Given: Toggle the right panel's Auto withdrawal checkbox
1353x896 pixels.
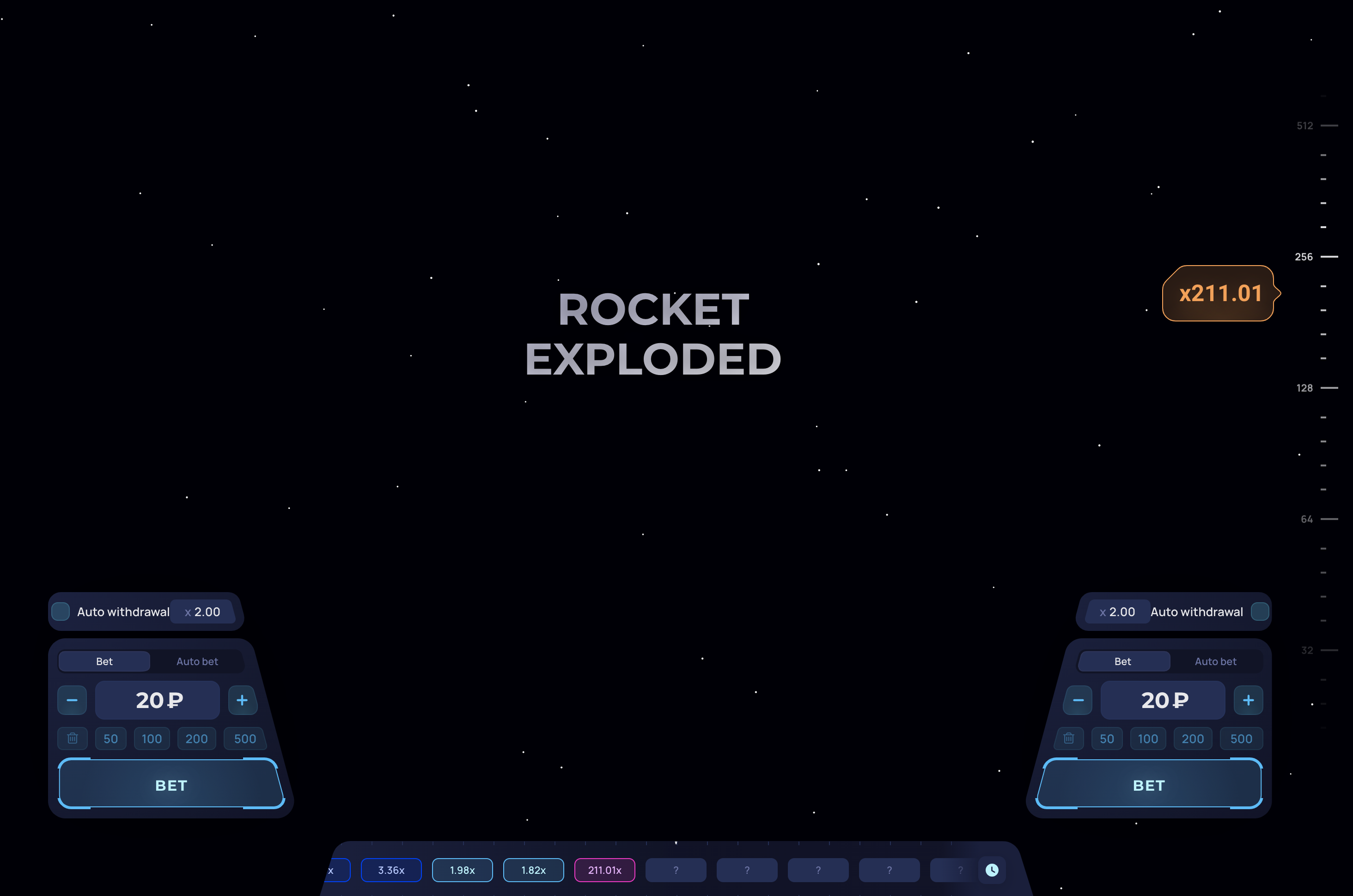Looking at the screenshot, I should [x=1259, y=611].
